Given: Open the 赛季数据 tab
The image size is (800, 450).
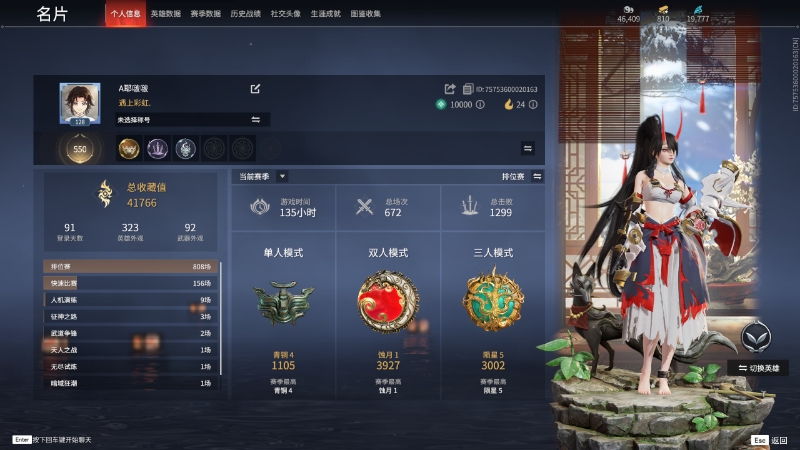Looking at the screenshot, I should (206, 14).
